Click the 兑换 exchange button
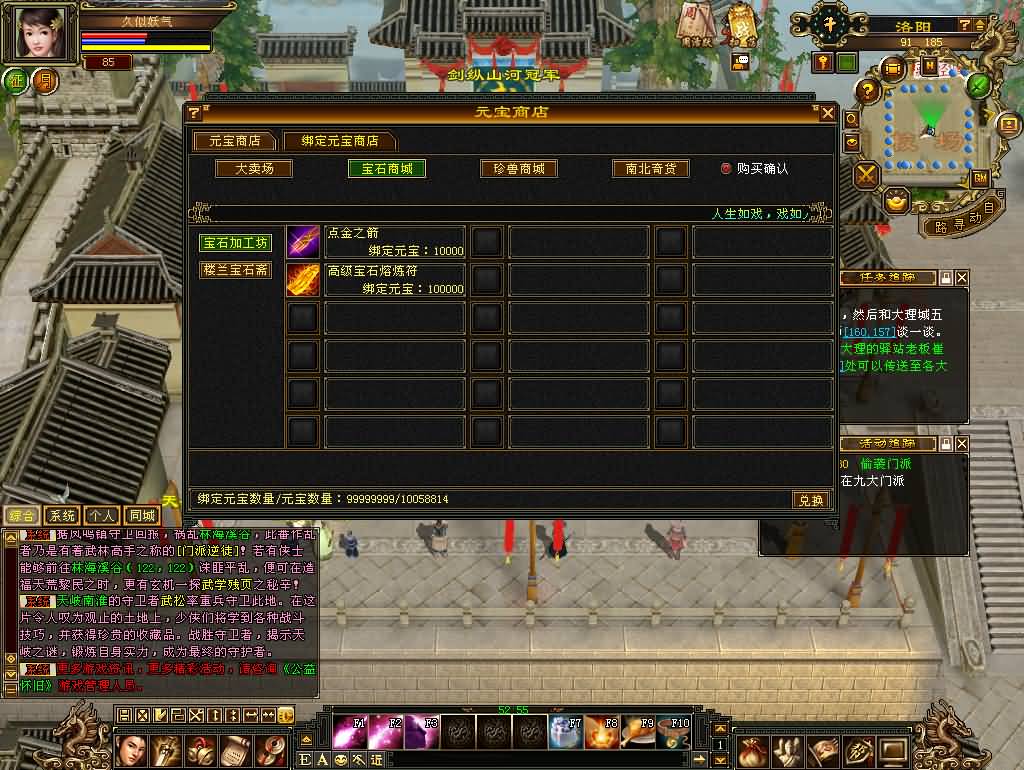Viewport: 1024px width, 770px height. (810, 500)
